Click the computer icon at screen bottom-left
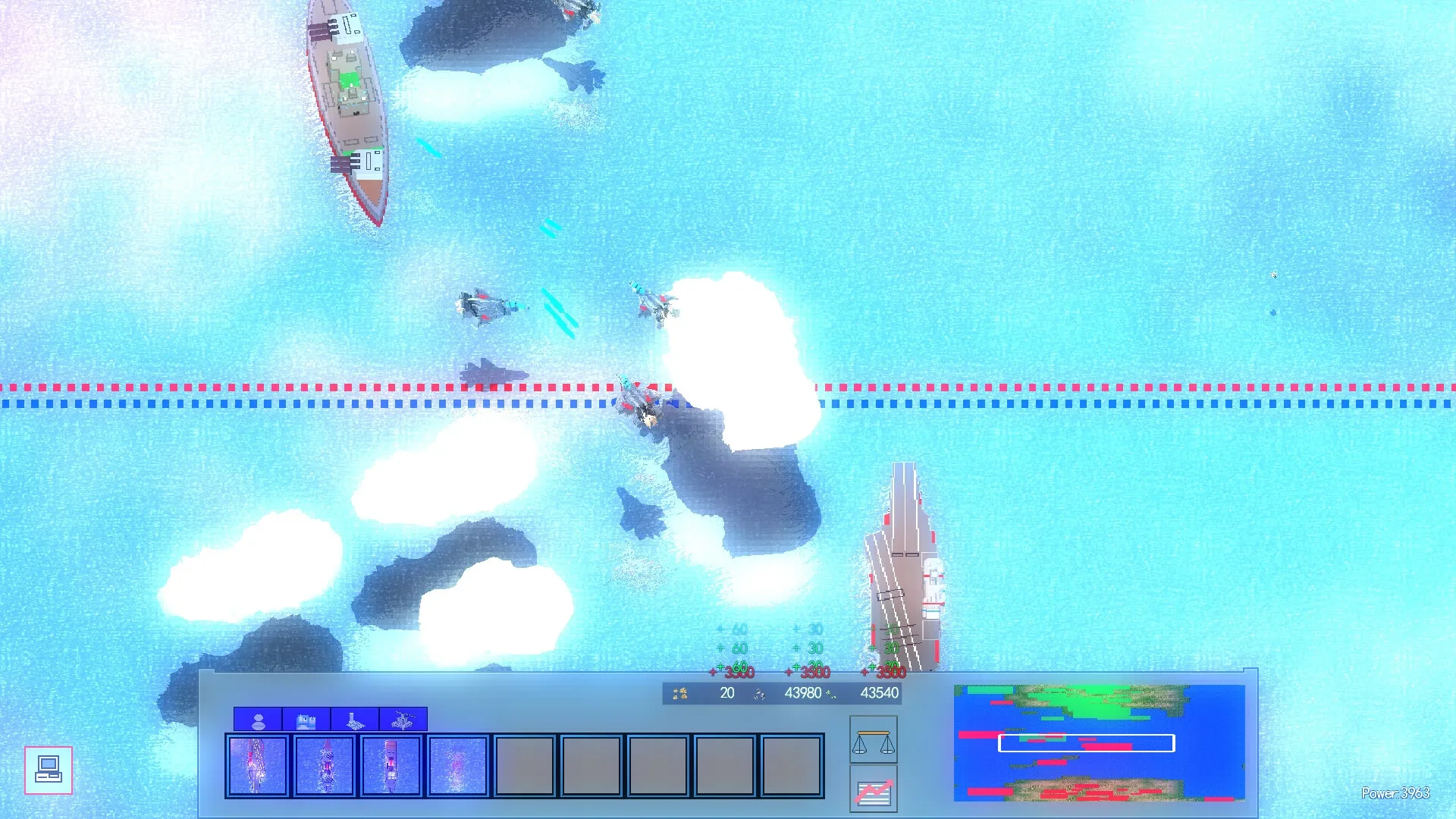Viewport: 1456px width, 819px height. point(49,769)
